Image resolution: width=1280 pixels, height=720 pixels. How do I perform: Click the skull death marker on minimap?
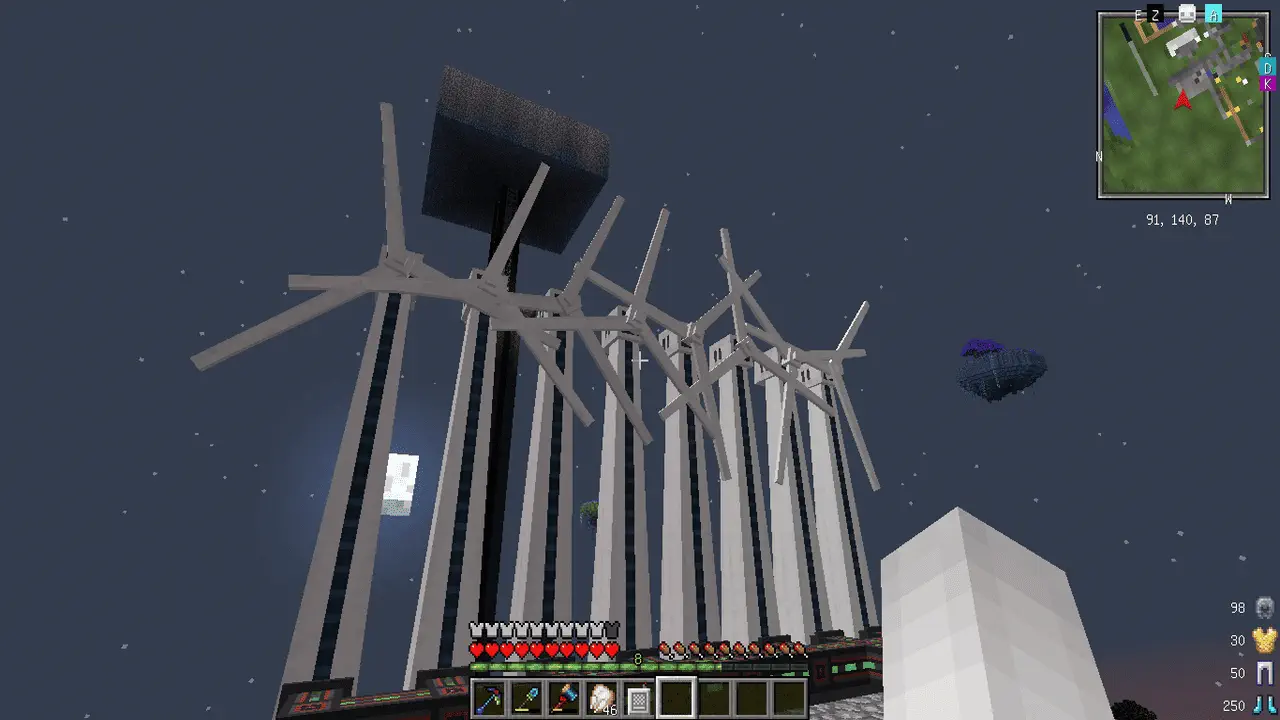[x=1187, y=14]
